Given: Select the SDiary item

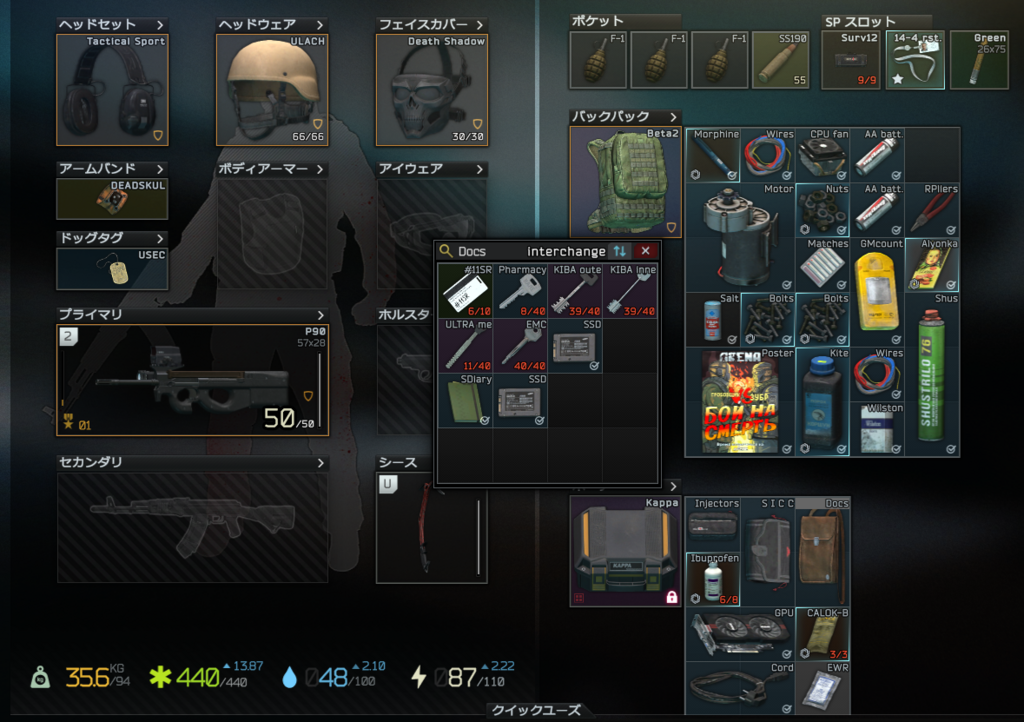Looking at the screenshot, I should (465, 400).
